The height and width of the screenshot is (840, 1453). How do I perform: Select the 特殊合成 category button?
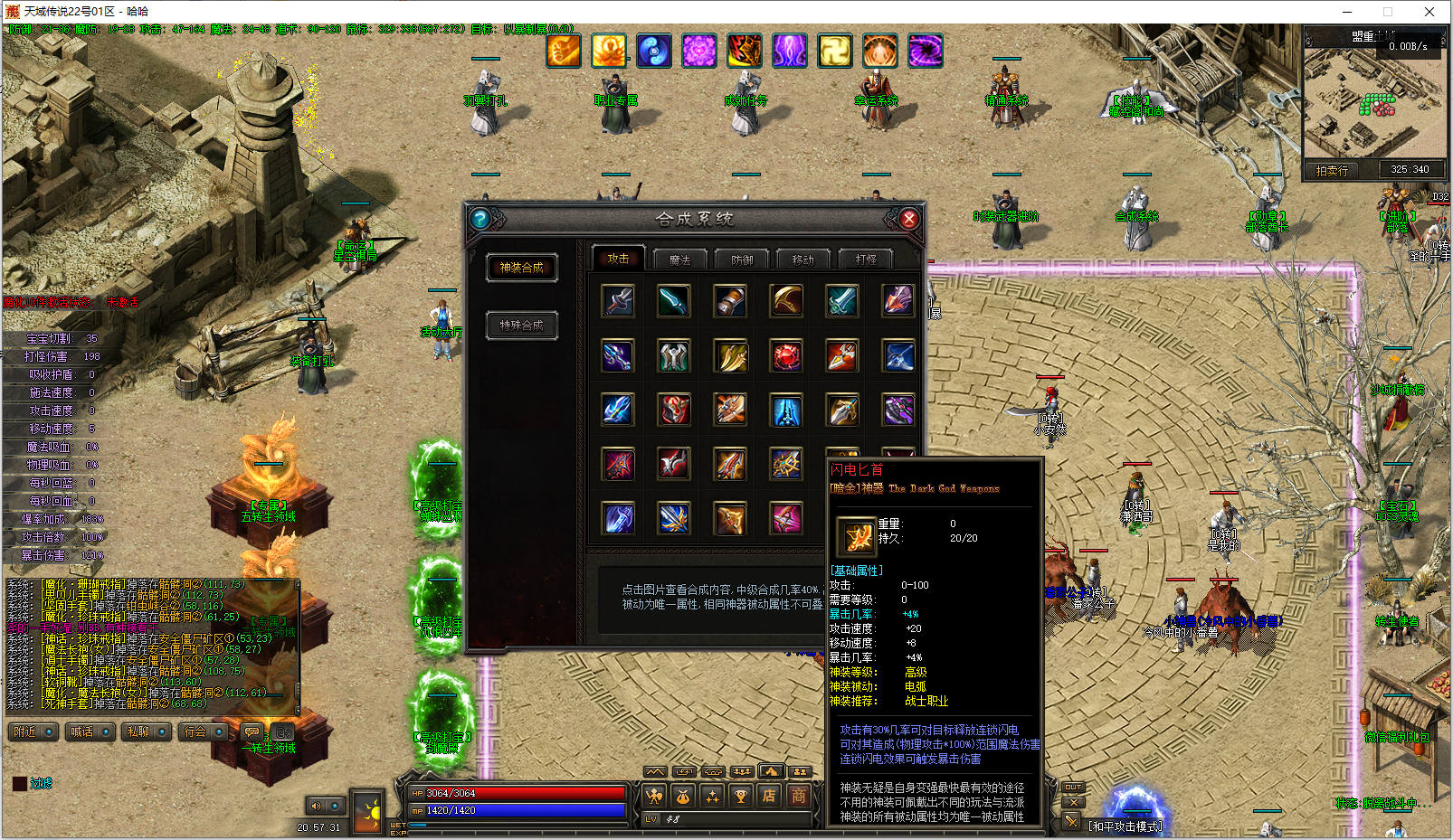click(x=522, y=326)
